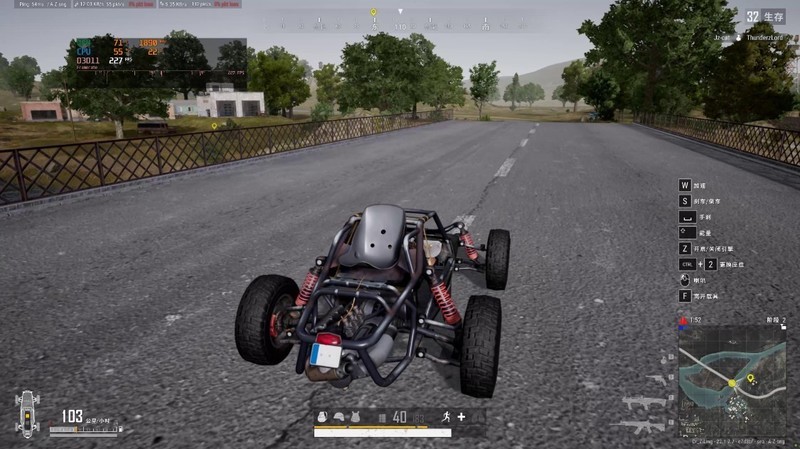The image size is (800, 449).
Task: Click the buggy seat diagram icon
Action: 28,412
